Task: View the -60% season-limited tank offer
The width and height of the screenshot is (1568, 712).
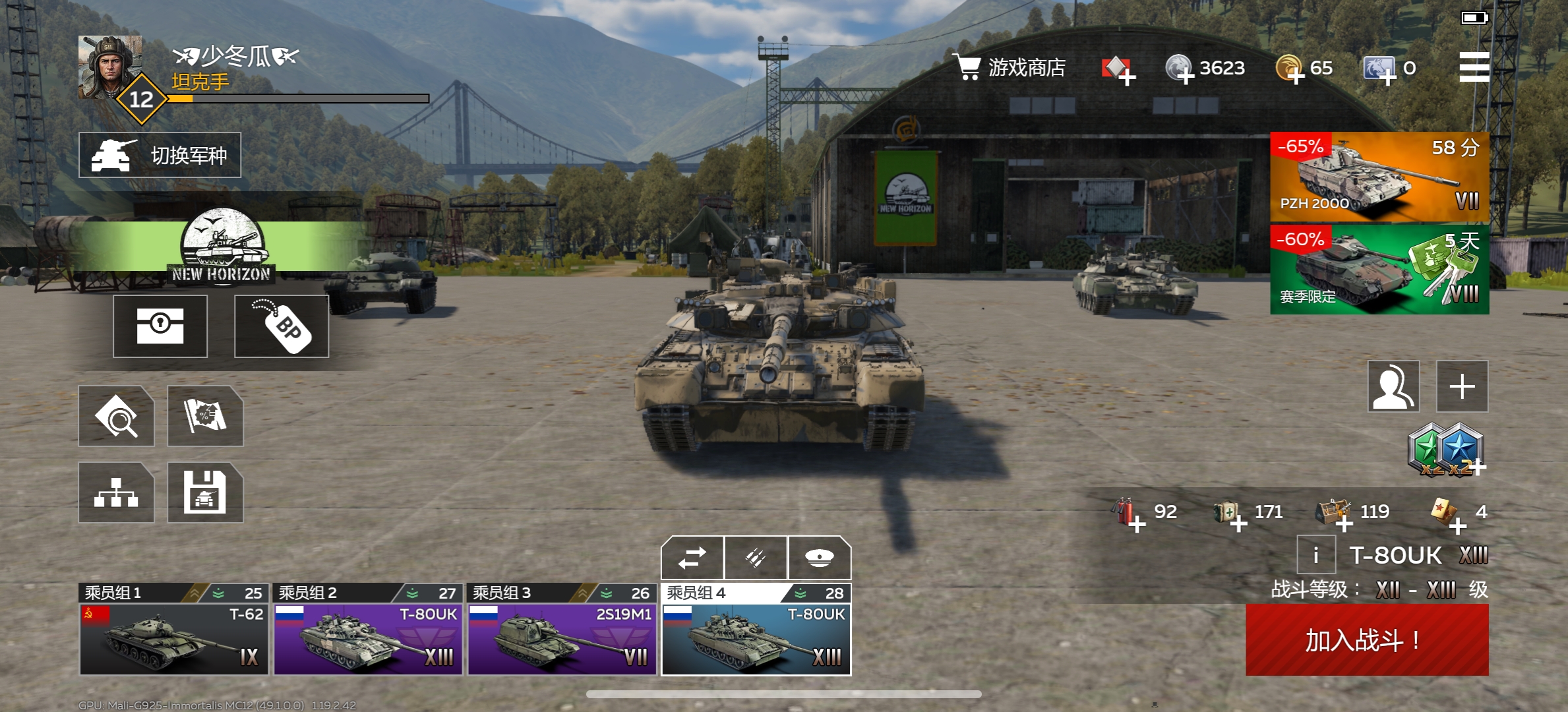Action: click(1379, 270)
